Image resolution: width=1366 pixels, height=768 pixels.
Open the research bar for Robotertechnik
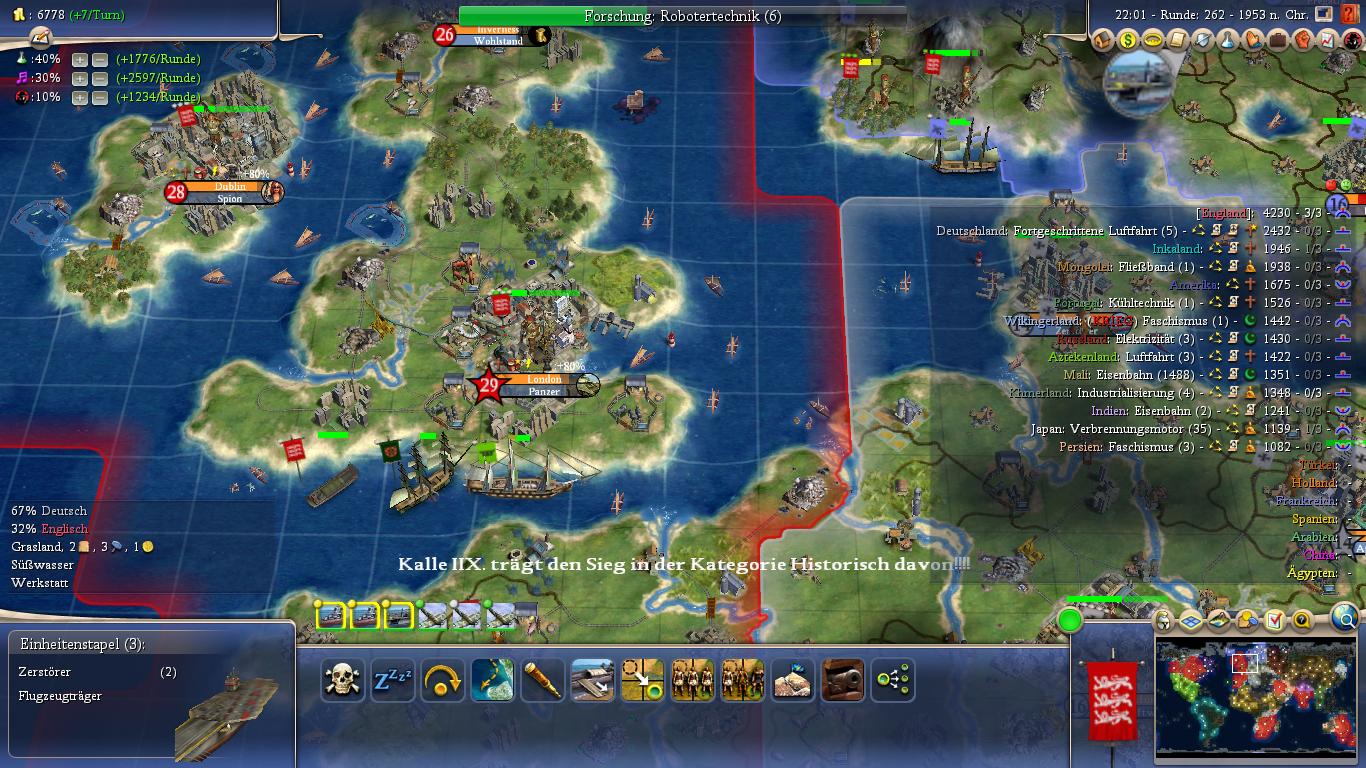[682, 16]
